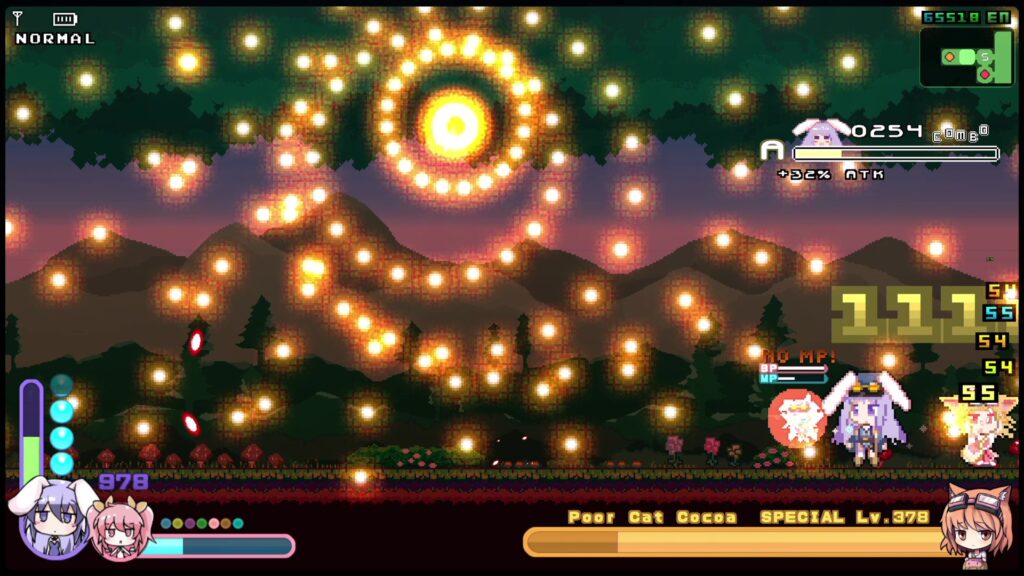
Task: Select the pink-haired fairy portrait
Action: 116,528
